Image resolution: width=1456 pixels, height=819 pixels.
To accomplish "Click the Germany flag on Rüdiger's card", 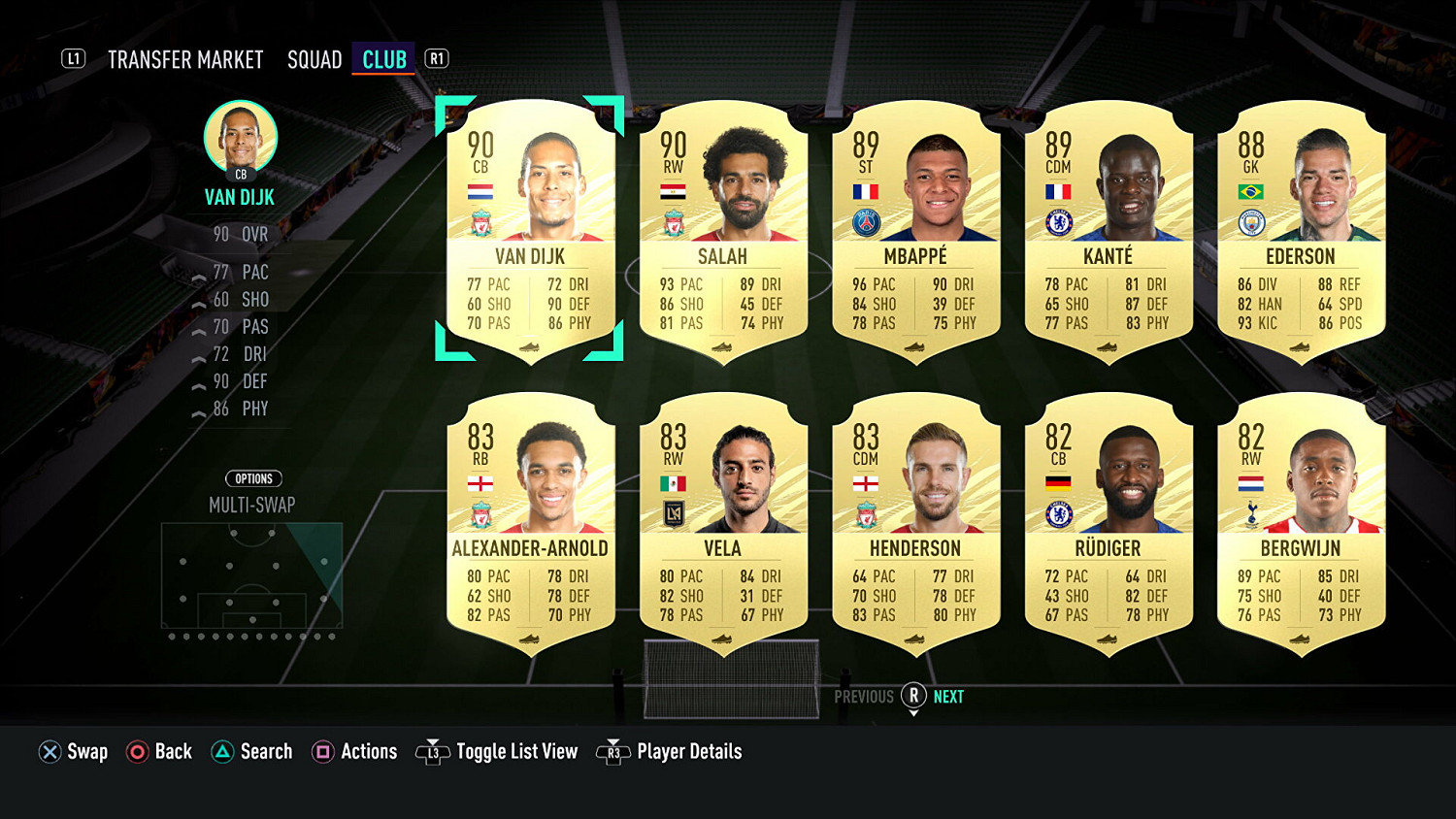I will click(1058, 484).
